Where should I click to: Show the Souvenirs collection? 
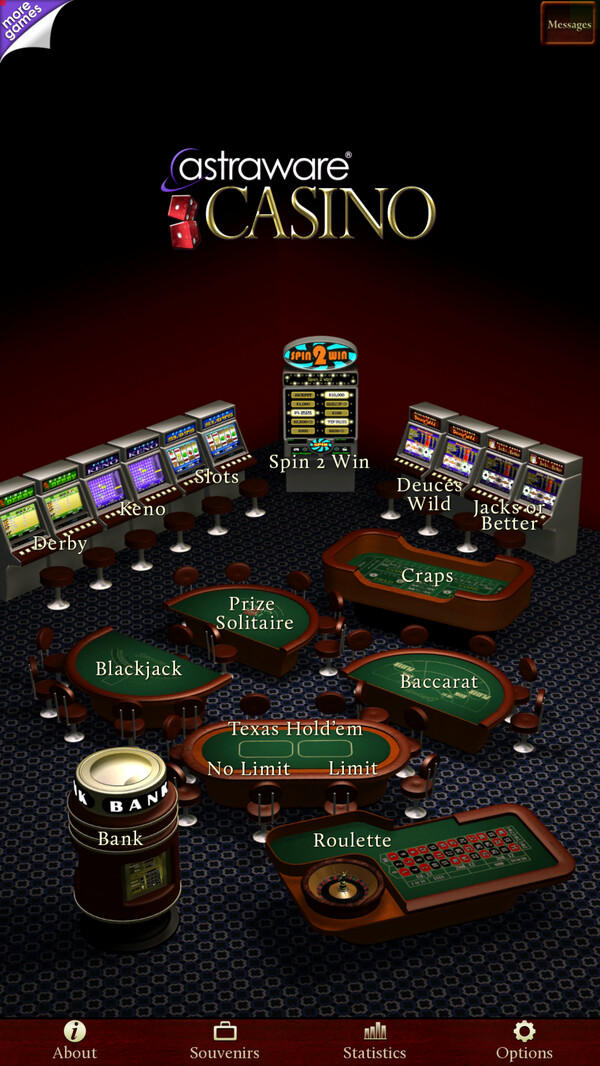click(x=225, y=1041)
